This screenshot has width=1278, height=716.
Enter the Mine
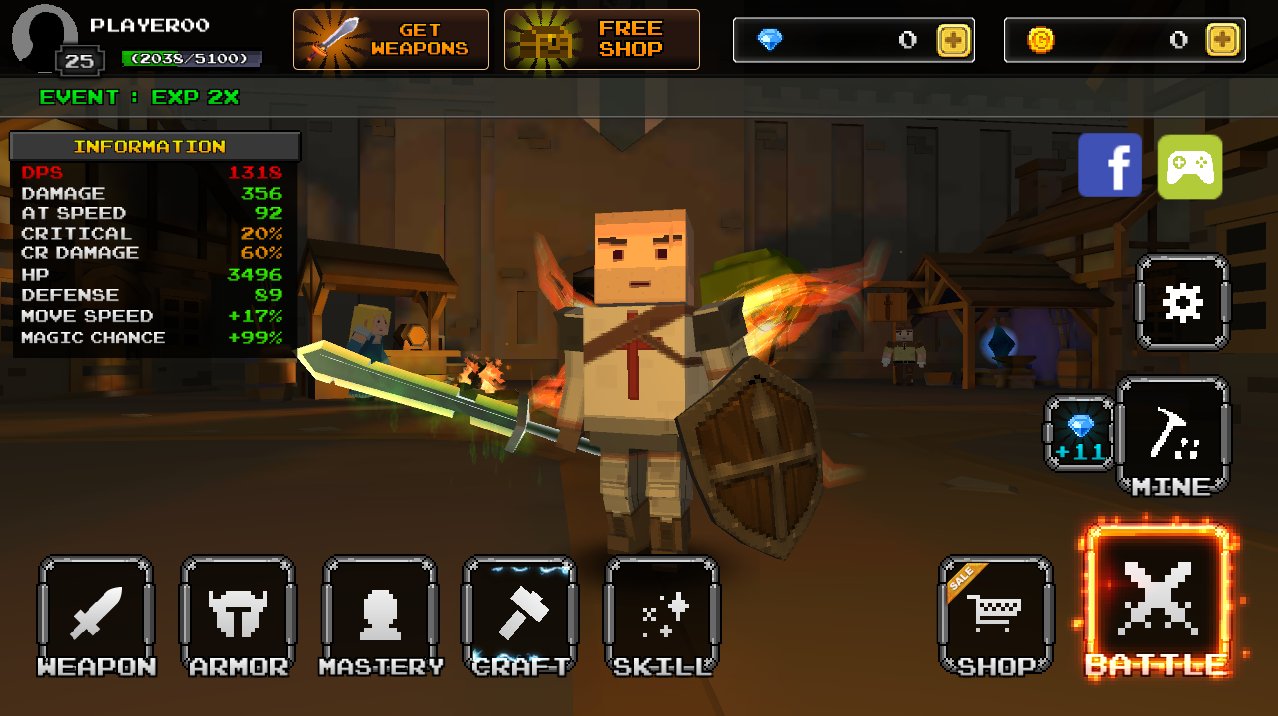(x=1172, y=436)
